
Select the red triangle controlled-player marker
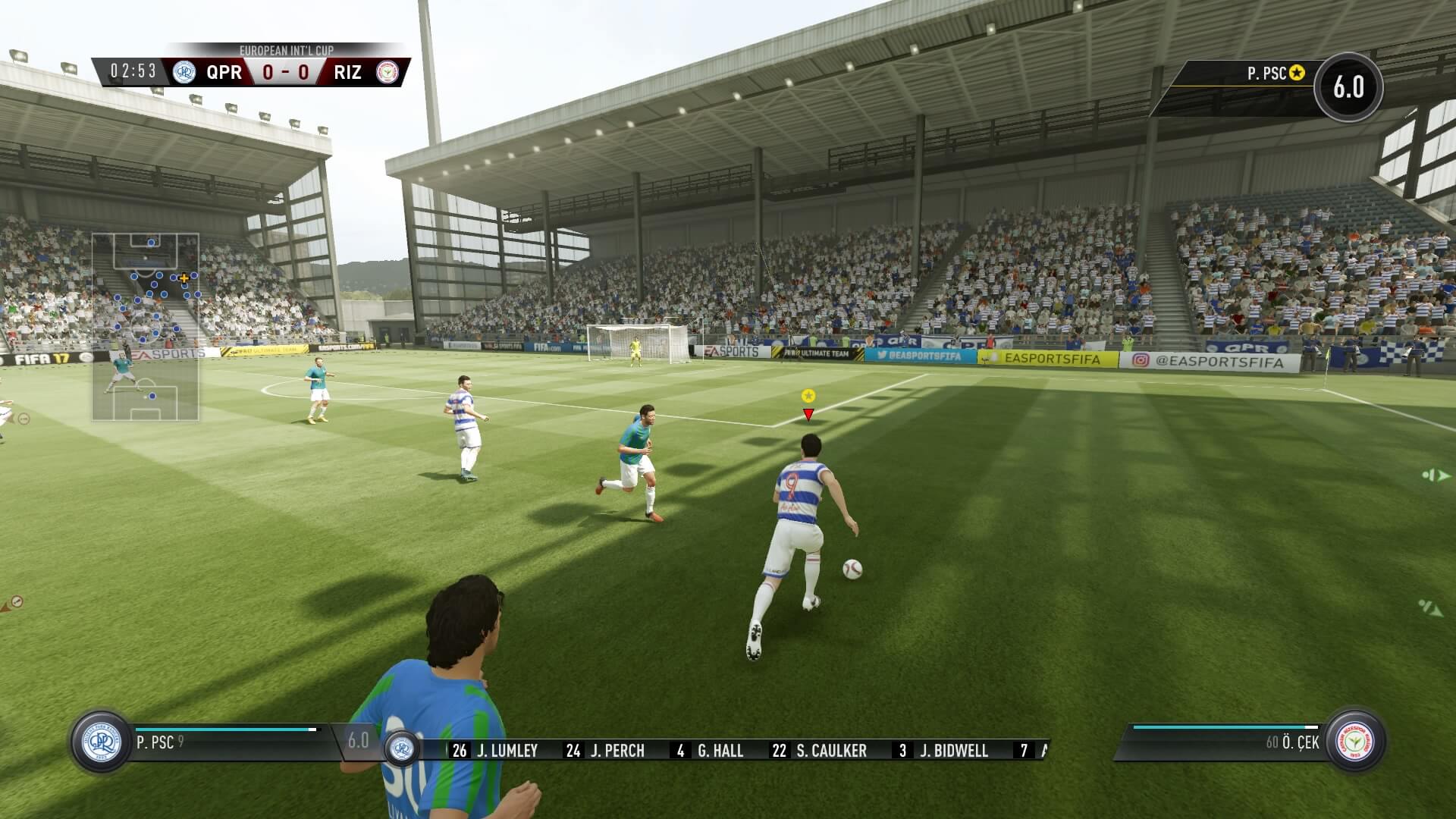coord(808,414)
